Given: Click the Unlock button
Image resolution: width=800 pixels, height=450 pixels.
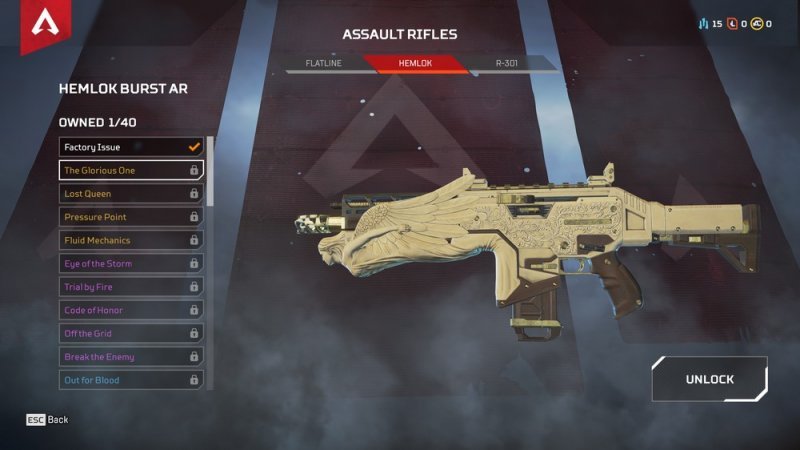Looking at the screenshot, I should (x=709, y=379).
